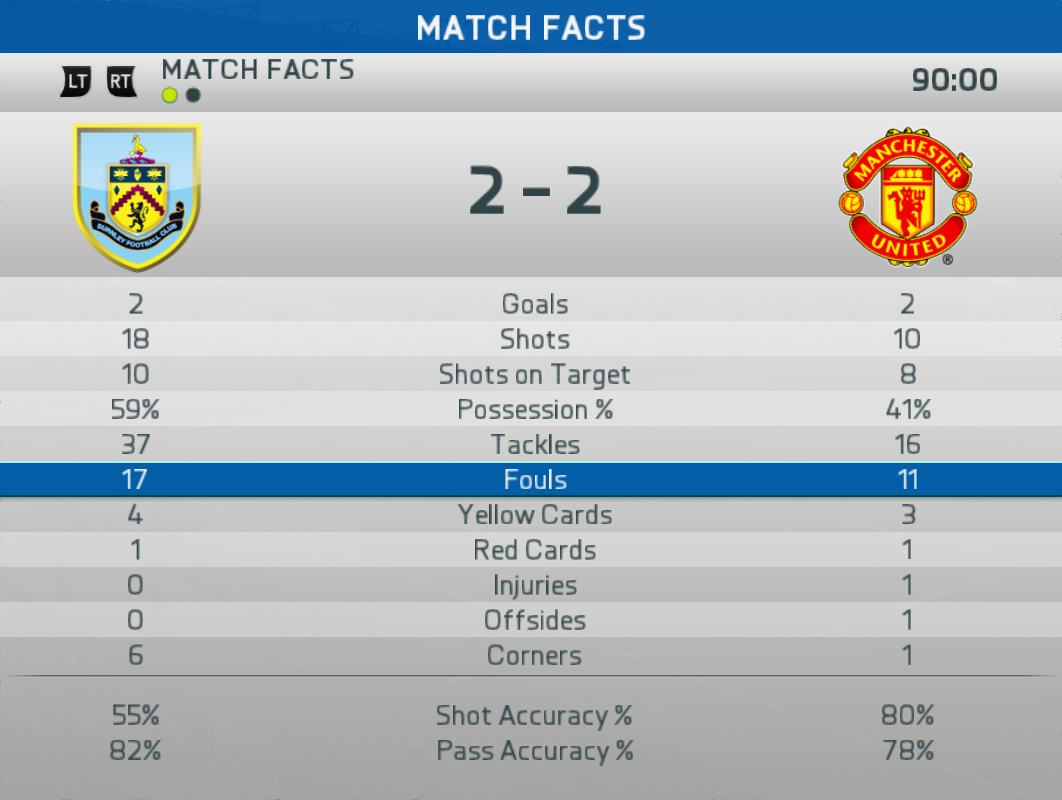Screen dimensions: 1062x800
Task: Choose the Possession % row
Action: (534, 410)
